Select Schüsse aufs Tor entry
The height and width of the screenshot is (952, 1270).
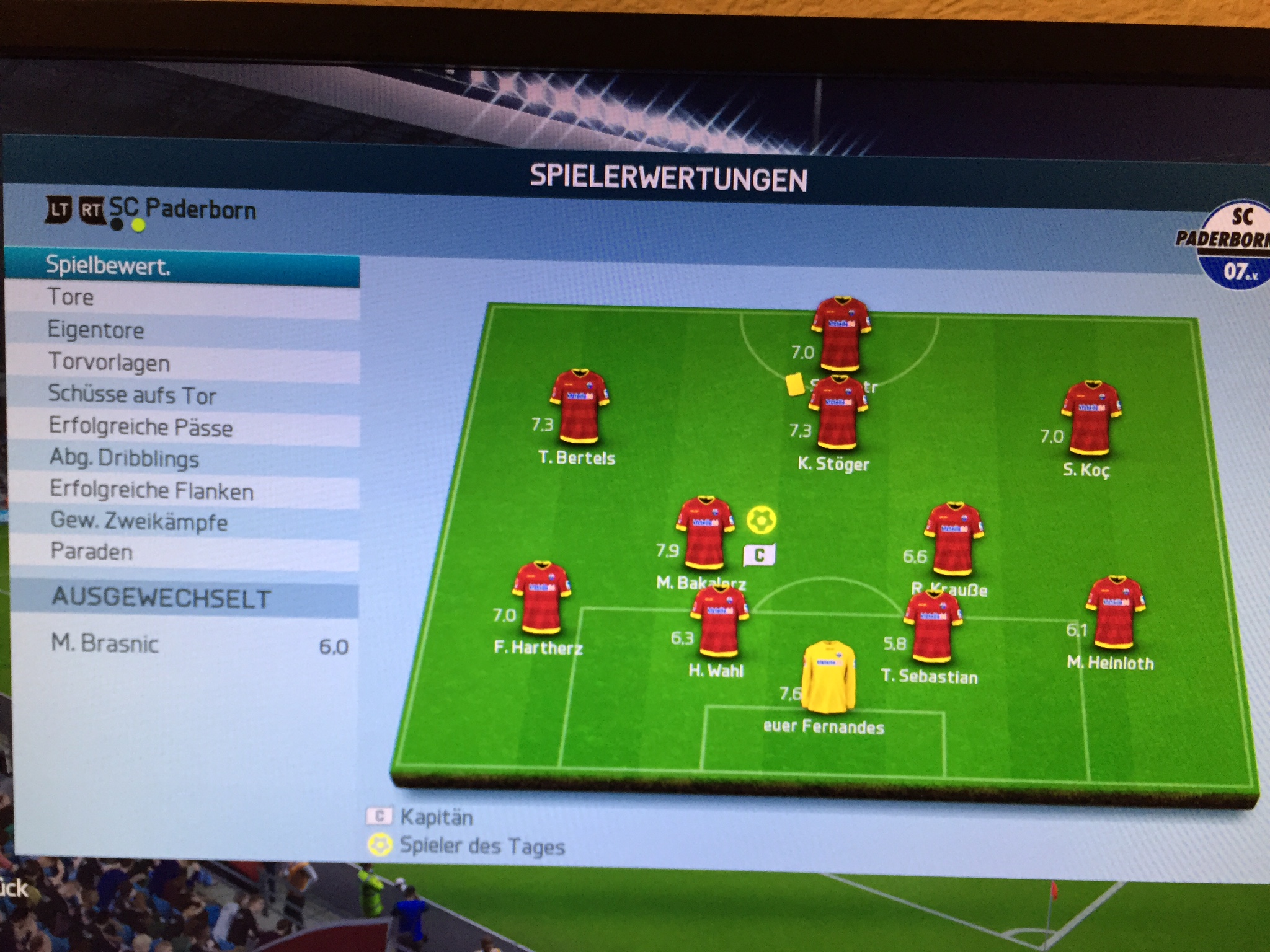pos(182,395)
